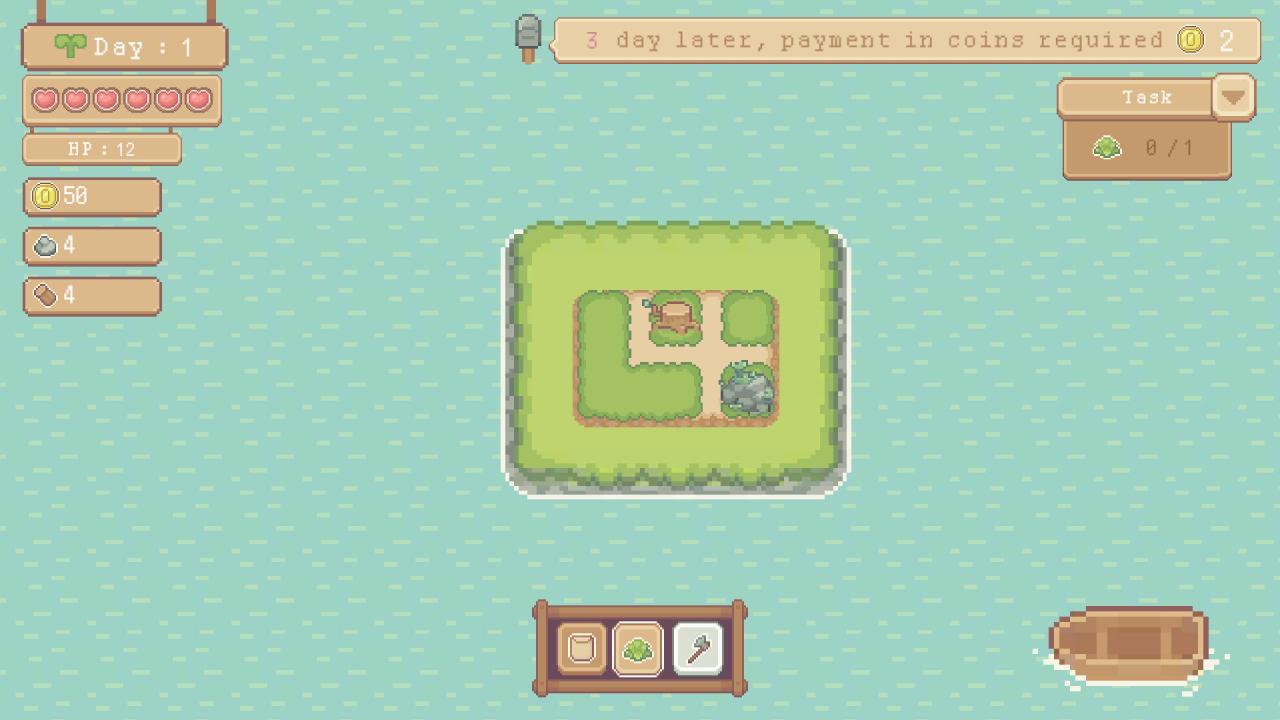Click the sprout icon beside Day 1

coord(70,44)
